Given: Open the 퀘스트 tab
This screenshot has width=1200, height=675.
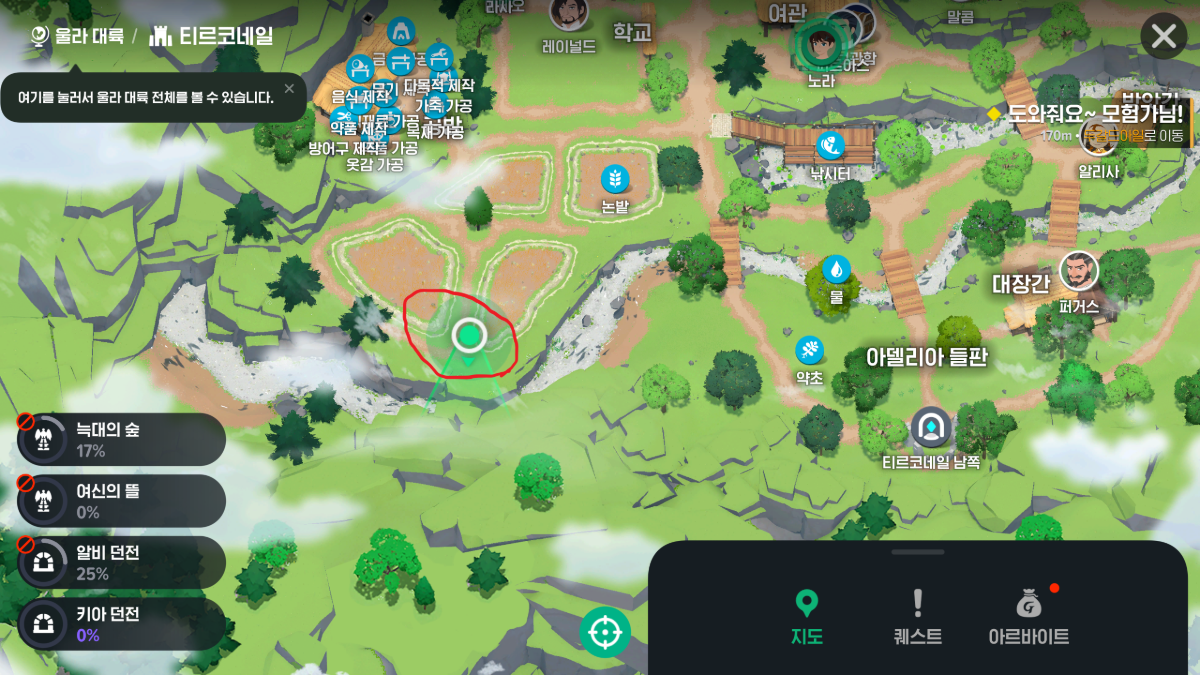Looking at the screenshot, I should (x=917, y=616).
